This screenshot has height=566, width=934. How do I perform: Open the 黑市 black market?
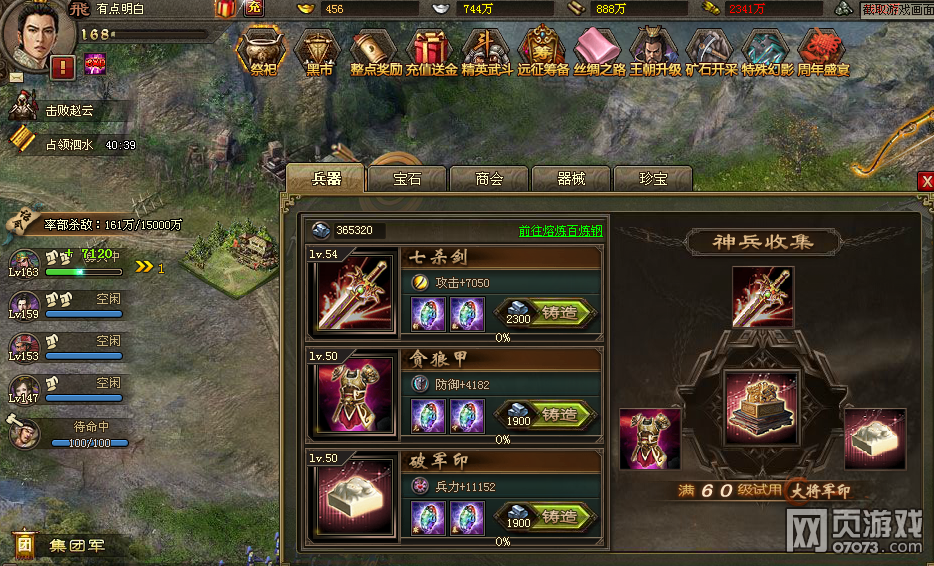320,51
